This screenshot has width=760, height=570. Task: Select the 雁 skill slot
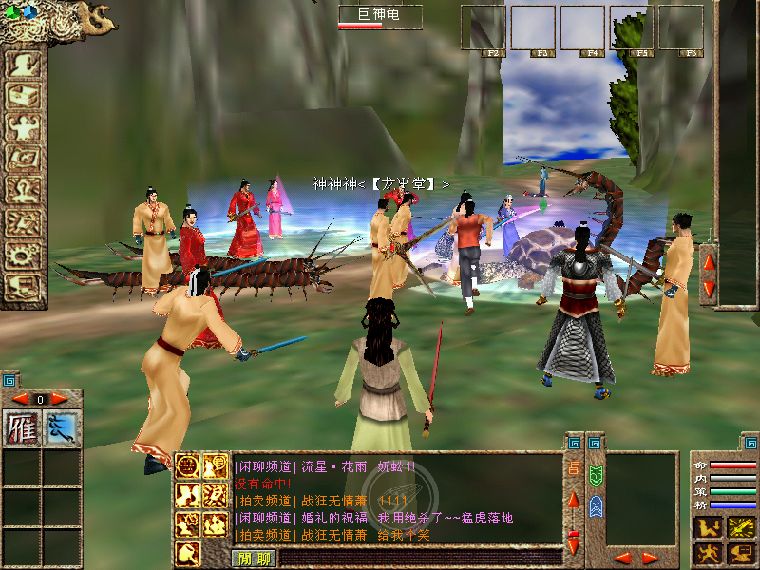click(20, 427)
